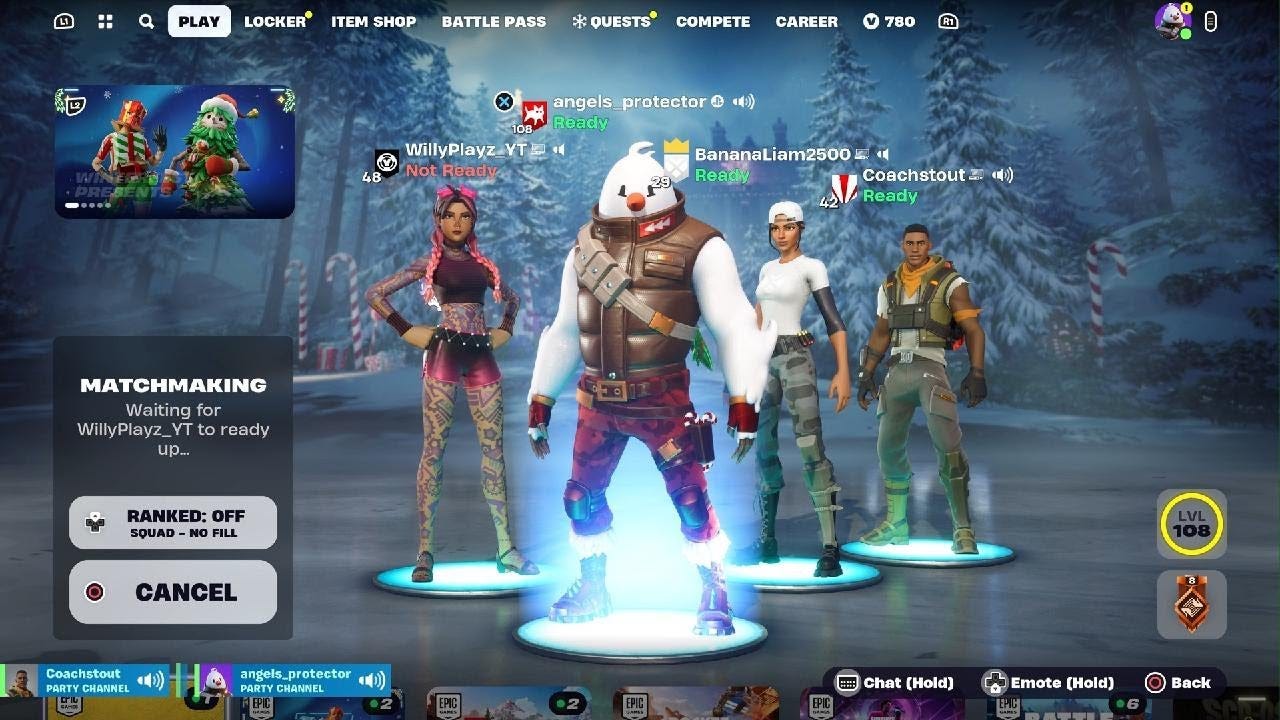Switch to the Compete tab
The image size is (1280, 720).
(x=713, y=21)
